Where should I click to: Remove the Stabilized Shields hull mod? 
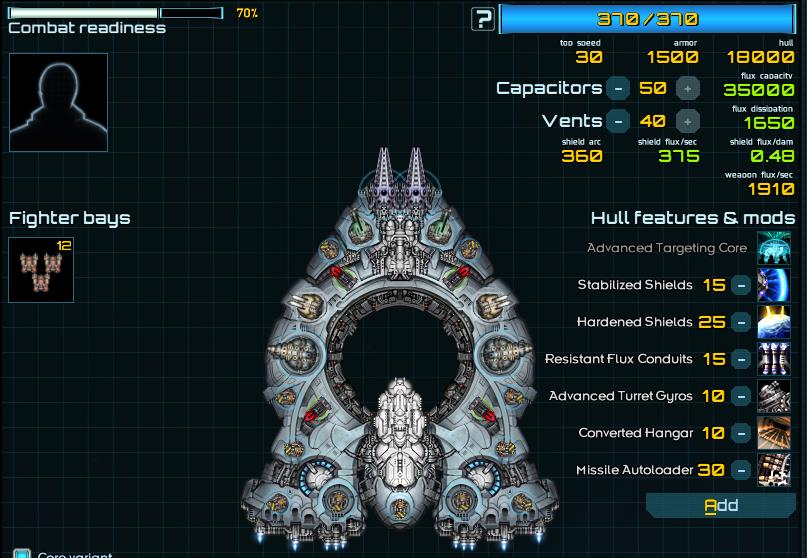tap(741, 285)
